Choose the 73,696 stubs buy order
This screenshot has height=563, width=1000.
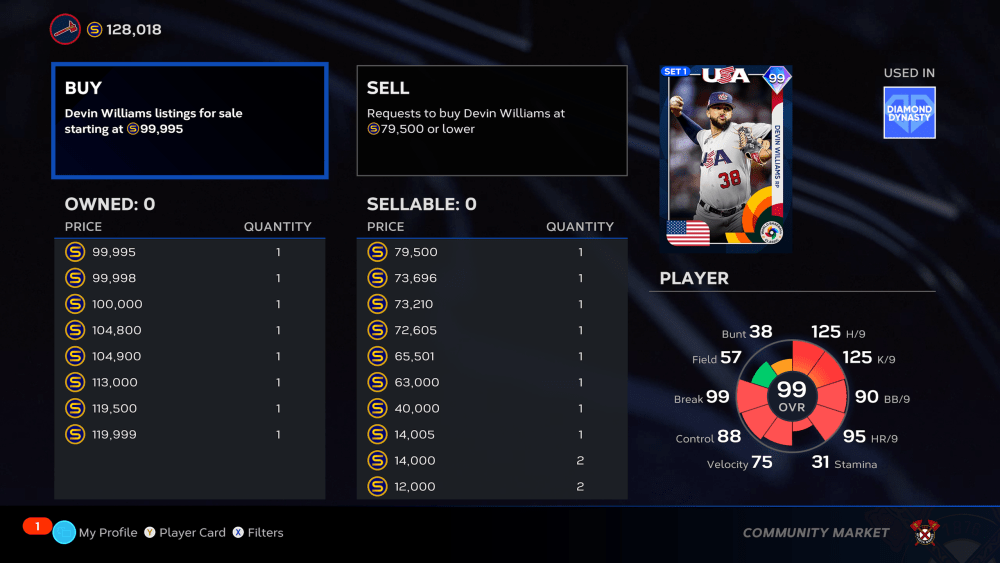tap(492, 278)
